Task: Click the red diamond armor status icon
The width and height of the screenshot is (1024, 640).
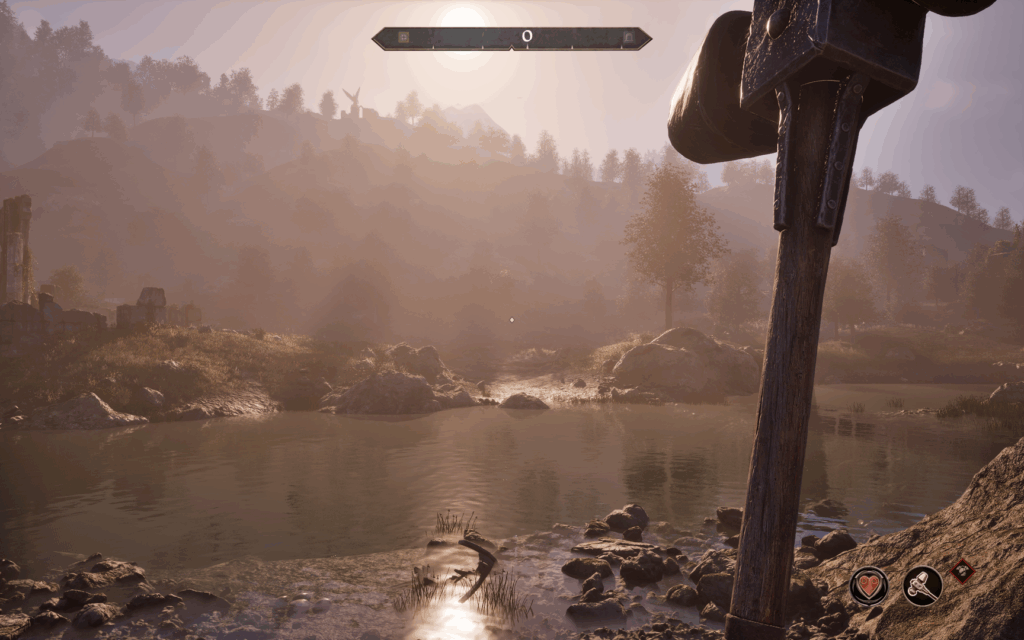Action: coord(962,570)
